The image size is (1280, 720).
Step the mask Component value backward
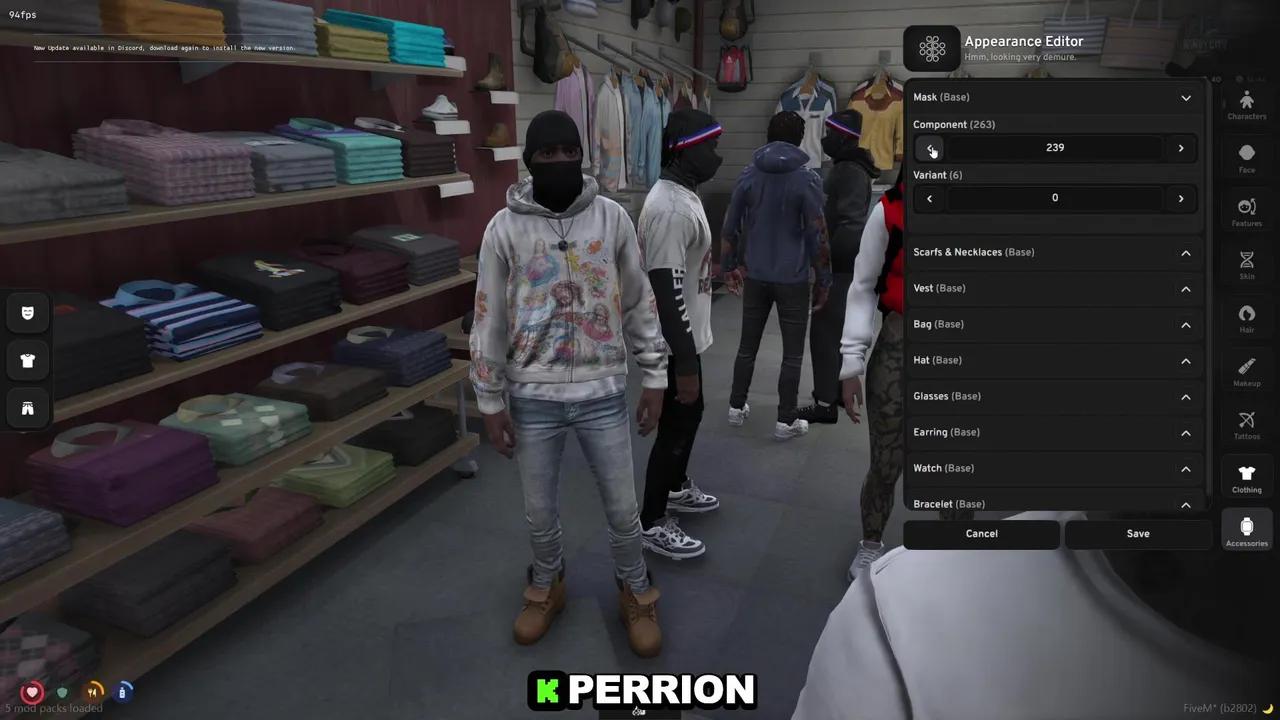[x=929, y=147]
